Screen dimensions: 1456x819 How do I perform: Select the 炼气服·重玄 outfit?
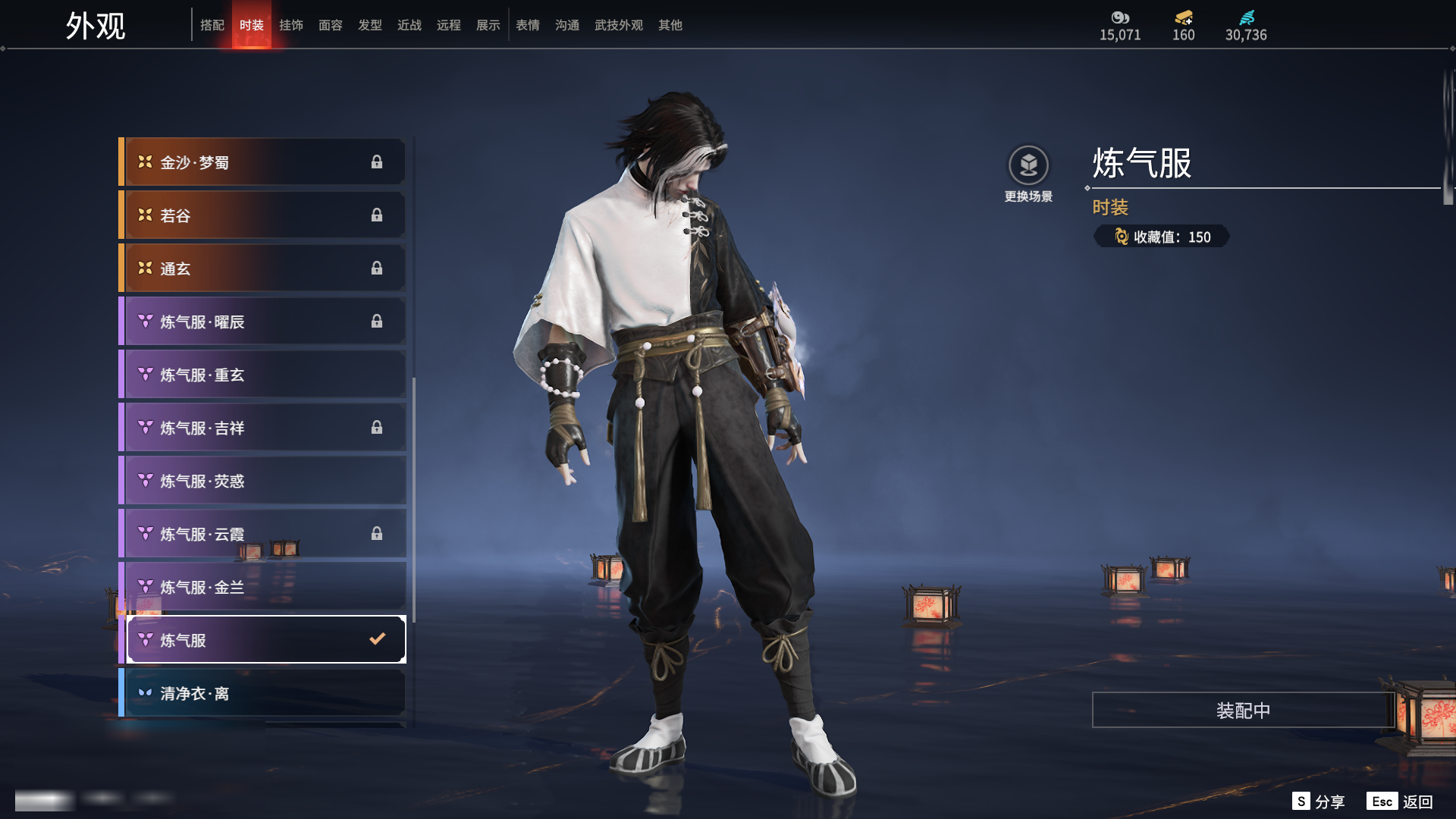pos(262,375)
